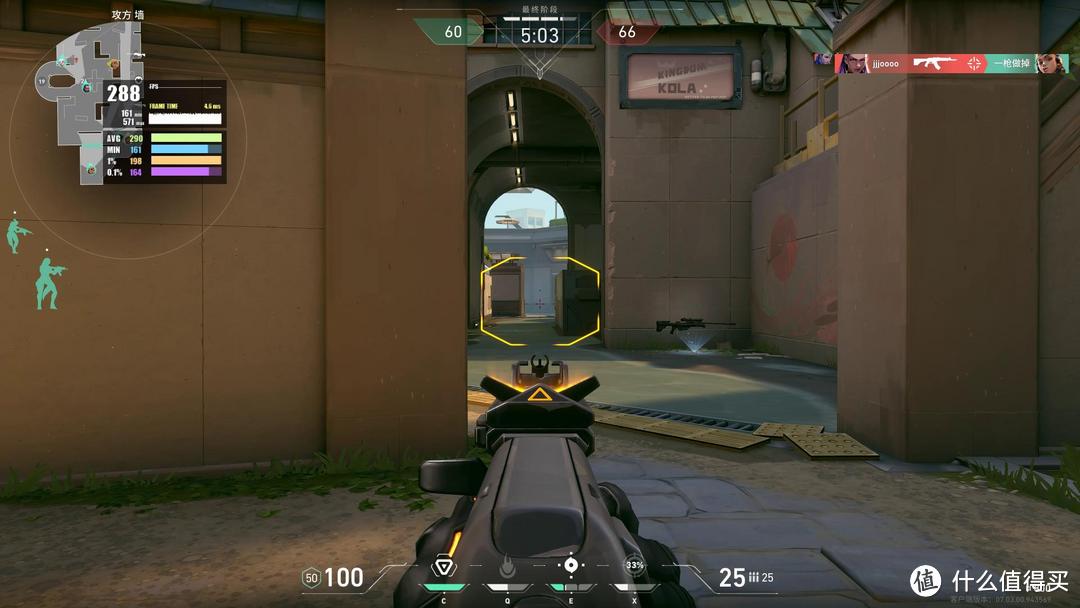Viewport: 1080px width, 608px height.
Task: Select the FPS performance overlay panel
Action: 165,131
